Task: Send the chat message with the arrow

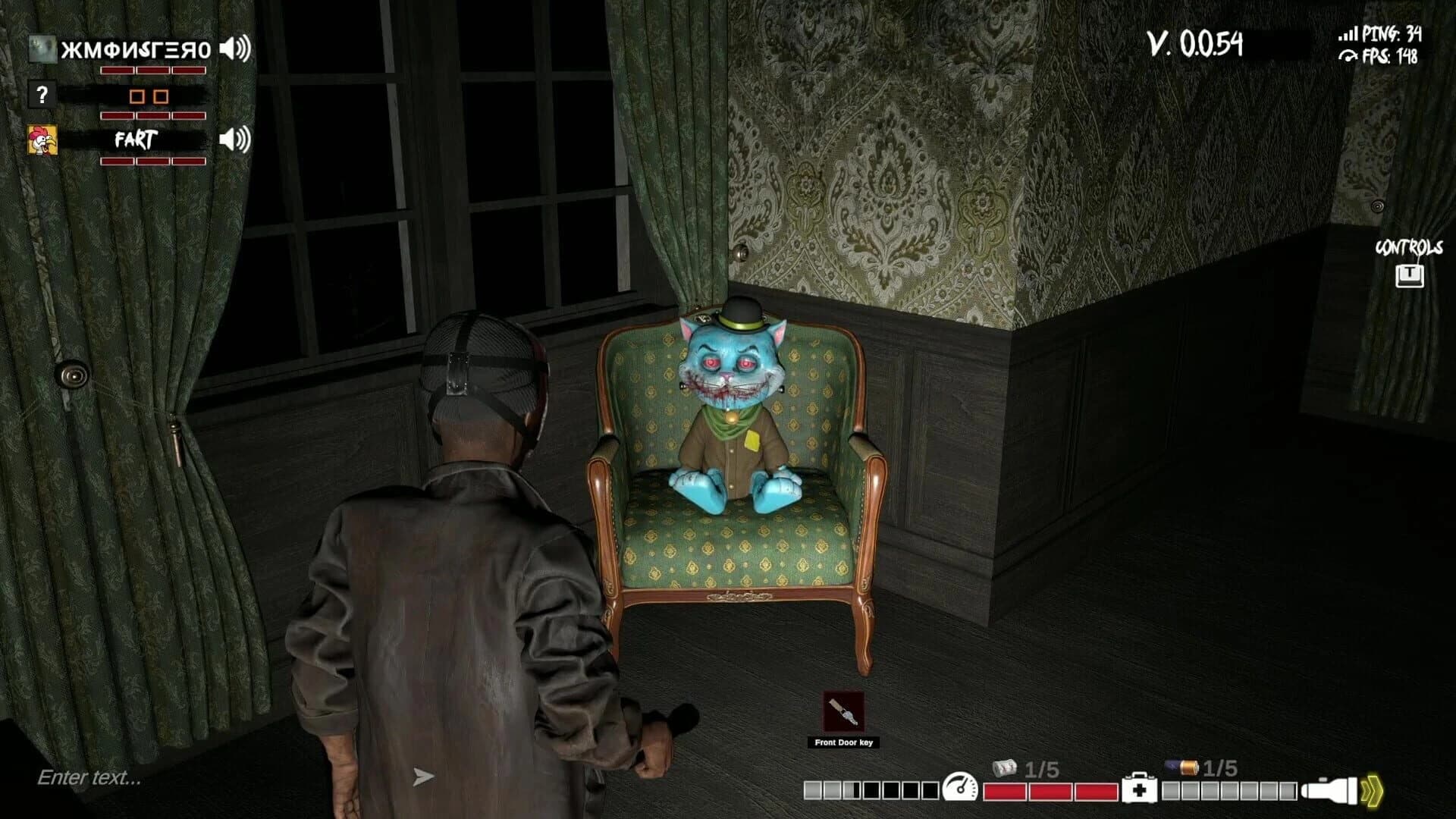Action: coord(423,776)
